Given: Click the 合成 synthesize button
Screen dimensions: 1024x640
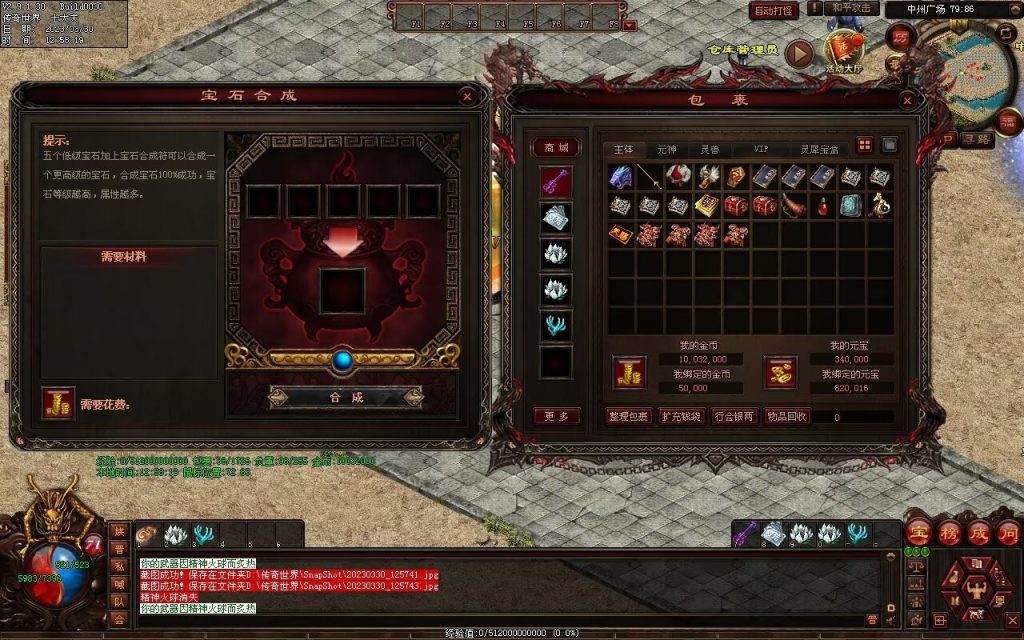Looking at the screenshot, I should tap(346, 397).
